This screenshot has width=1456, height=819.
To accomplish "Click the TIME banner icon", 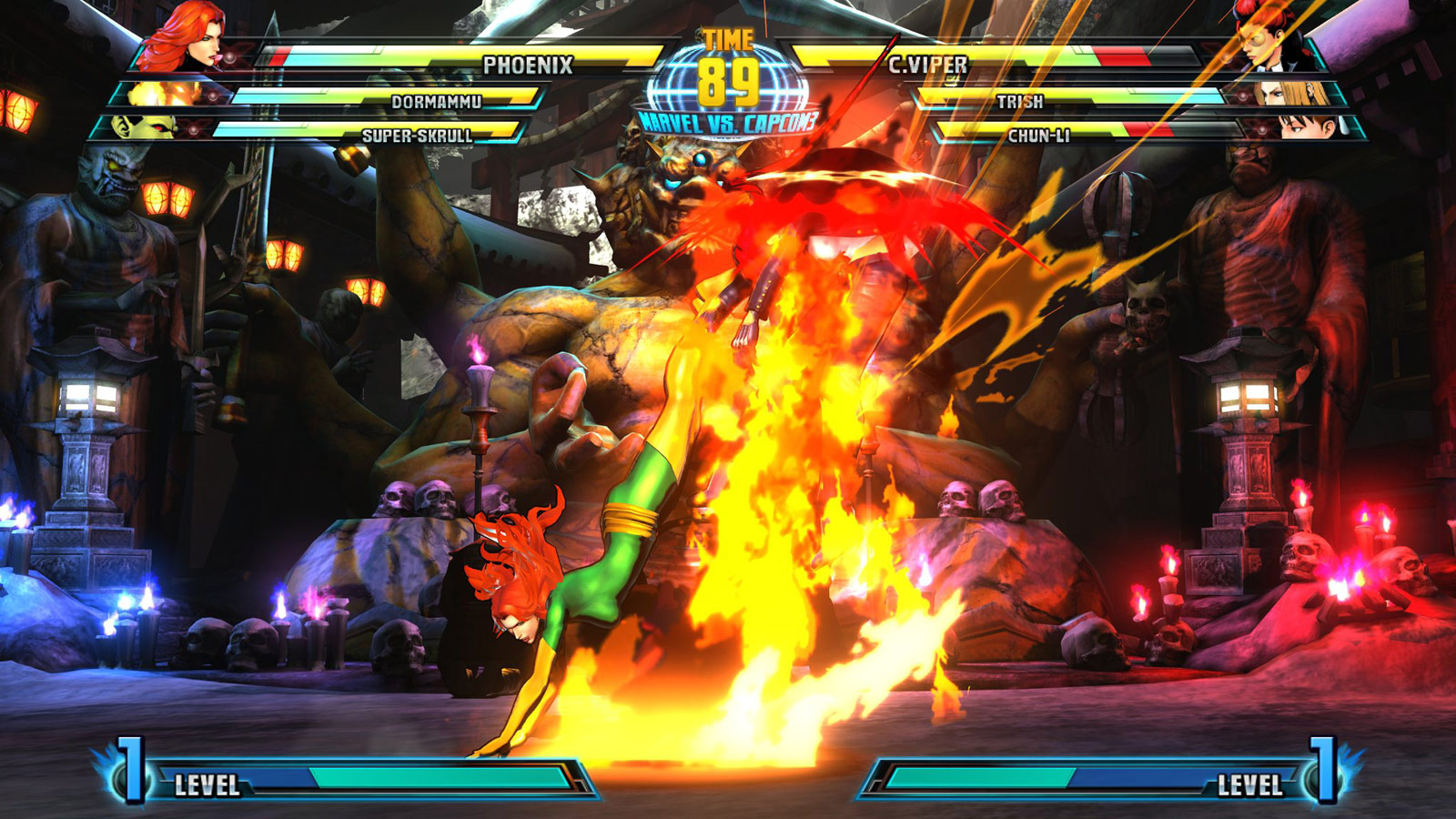I will point(728,38).
